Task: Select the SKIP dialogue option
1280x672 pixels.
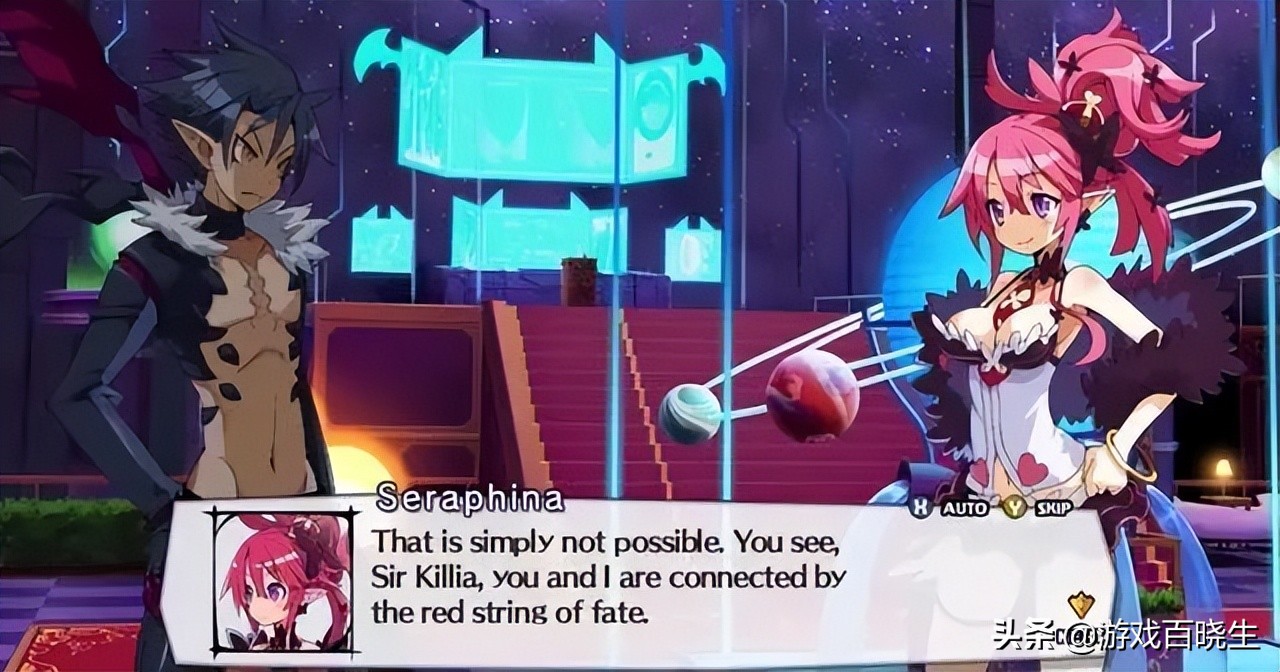Action: click(x=1053, y=508)
